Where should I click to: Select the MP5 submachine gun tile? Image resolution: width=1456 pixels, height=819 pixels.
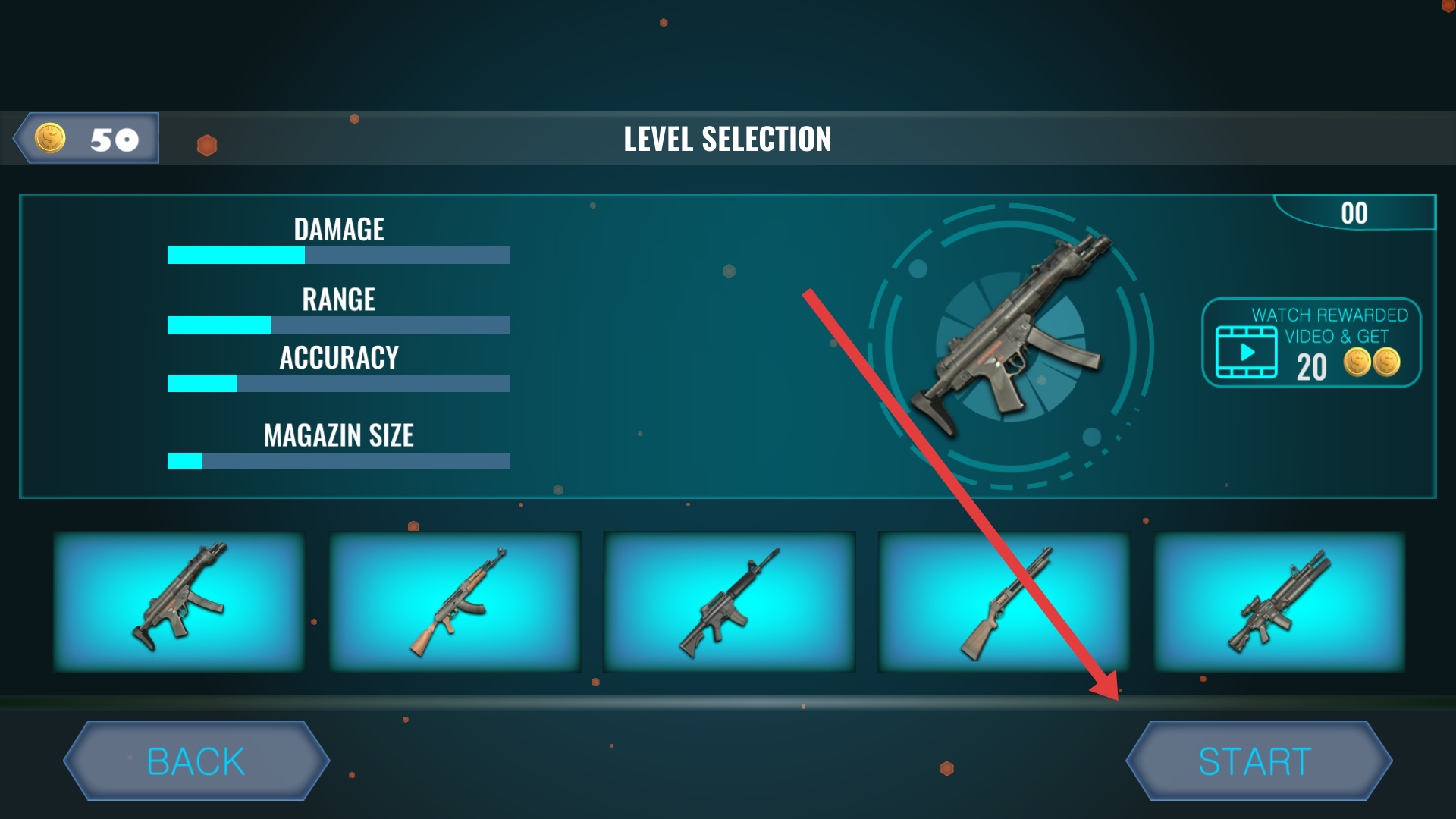[179, 601]
